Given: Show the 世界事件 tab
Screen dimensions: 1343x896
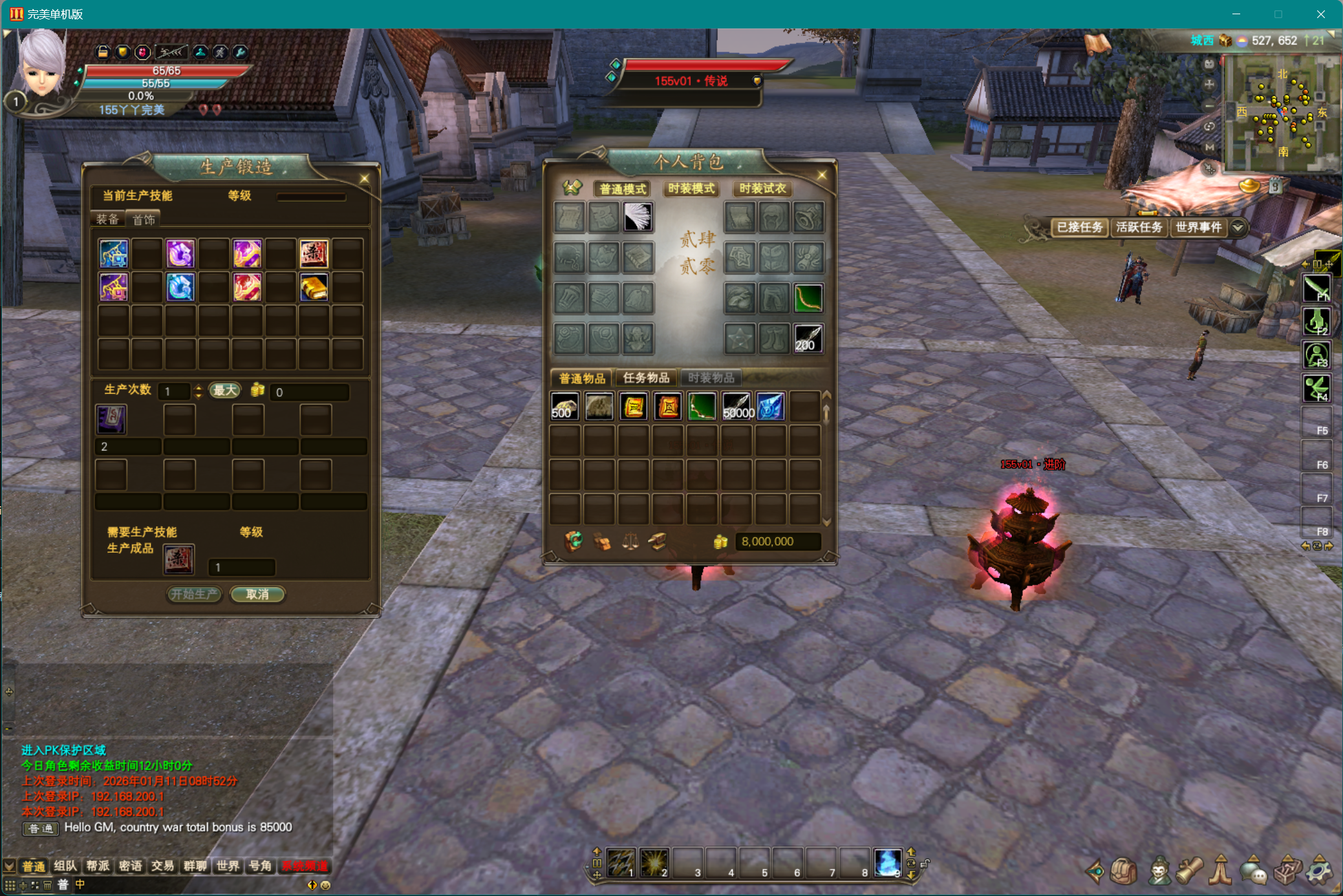Looking at the screenshot, I should (1198, 228).
